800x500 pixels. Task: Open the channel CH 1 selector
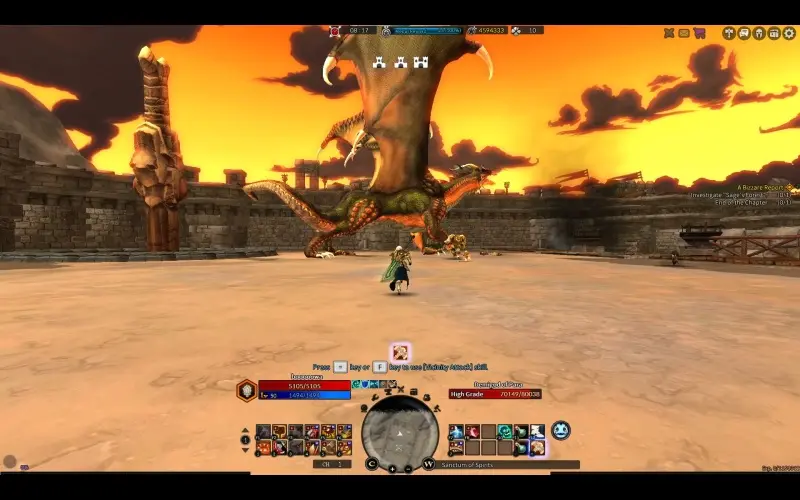[332, 464]
